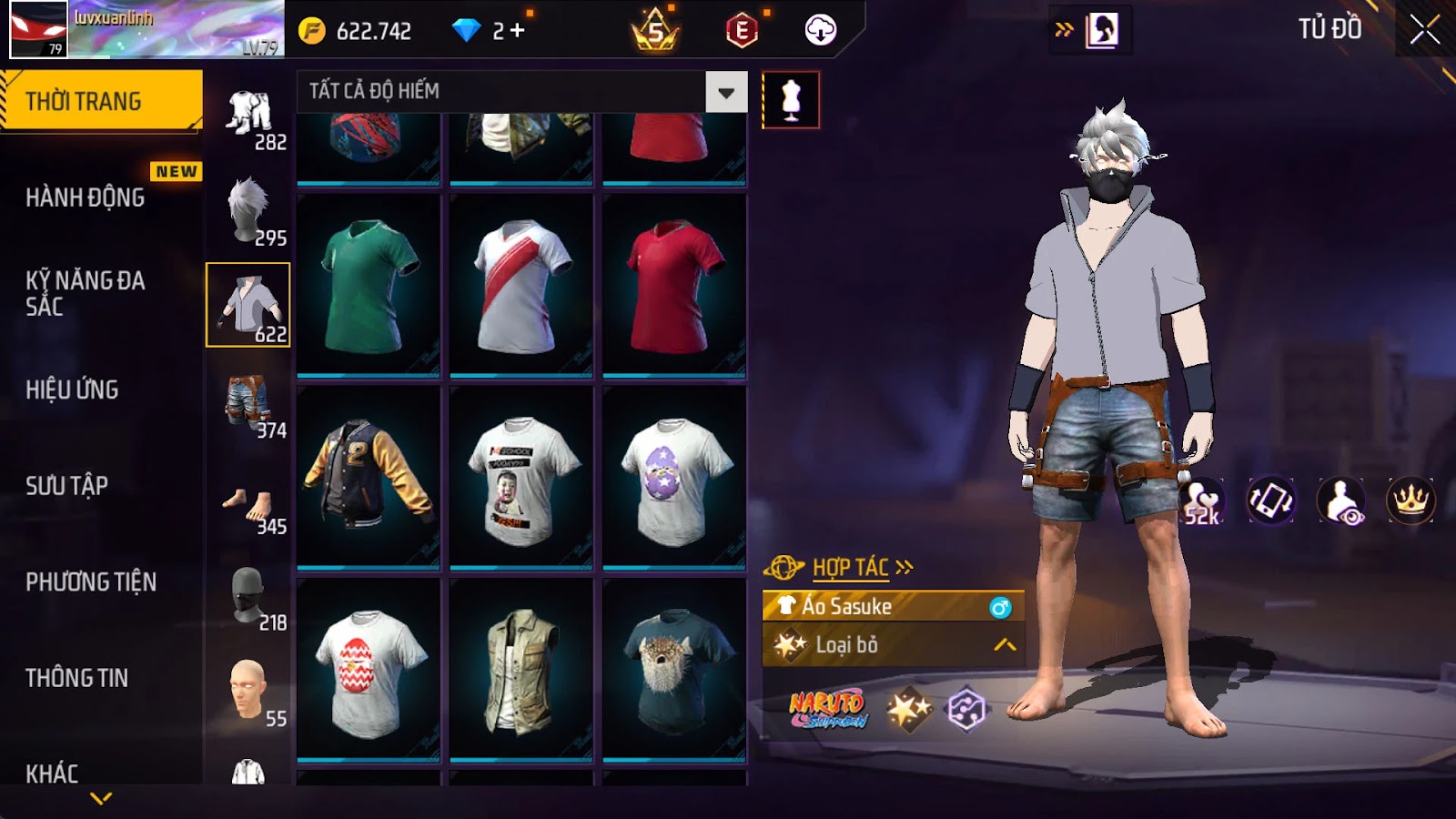This screenshot has height=819, width=1456.
Task: Close the wardrobe screen
Action: pos(1424,30)
